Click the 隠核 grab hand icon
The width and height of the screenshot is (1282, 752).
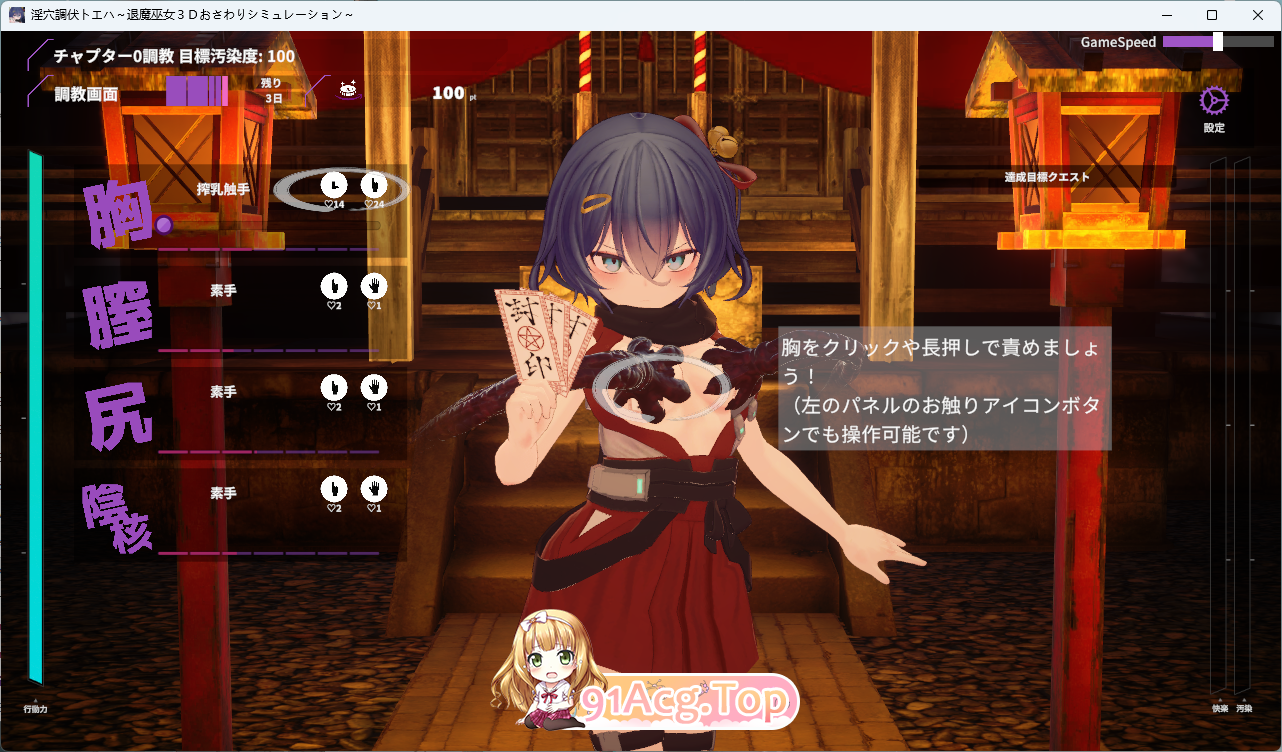[x=374, y=490]
